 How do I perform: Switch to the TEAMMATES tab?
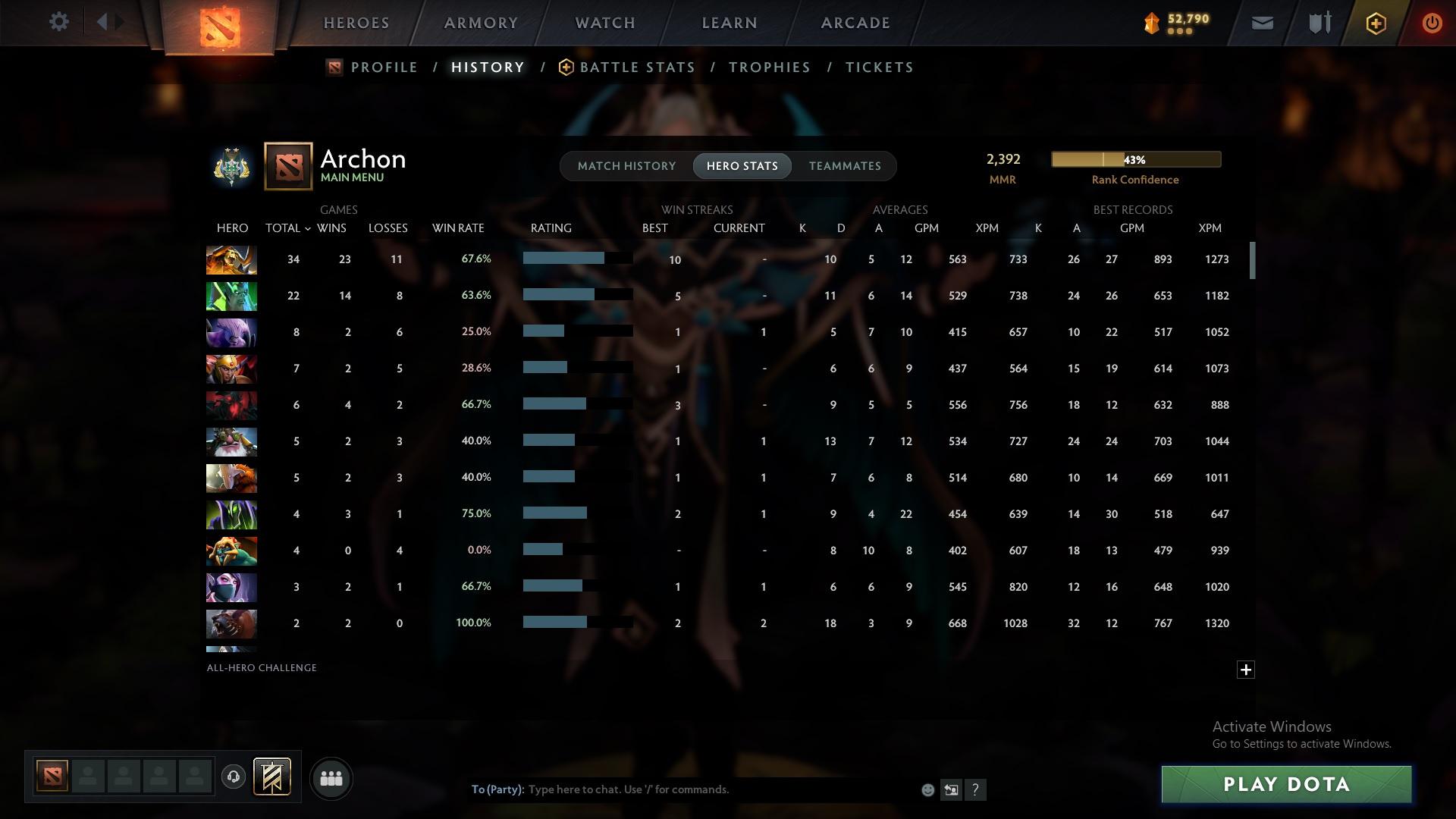point(844,165)
